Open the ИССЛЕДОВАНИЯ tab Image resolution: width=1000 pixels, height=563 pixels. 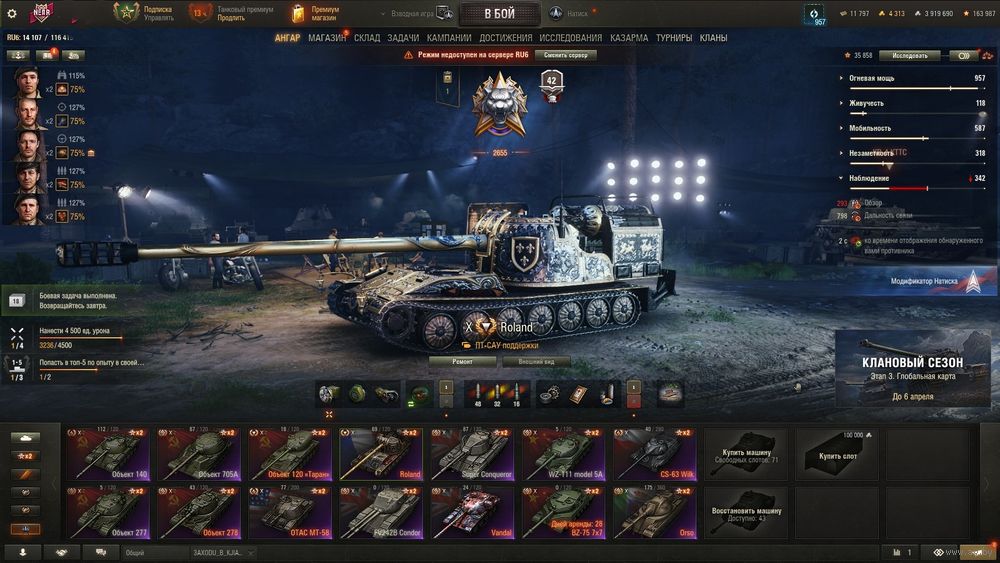(570, 38)
